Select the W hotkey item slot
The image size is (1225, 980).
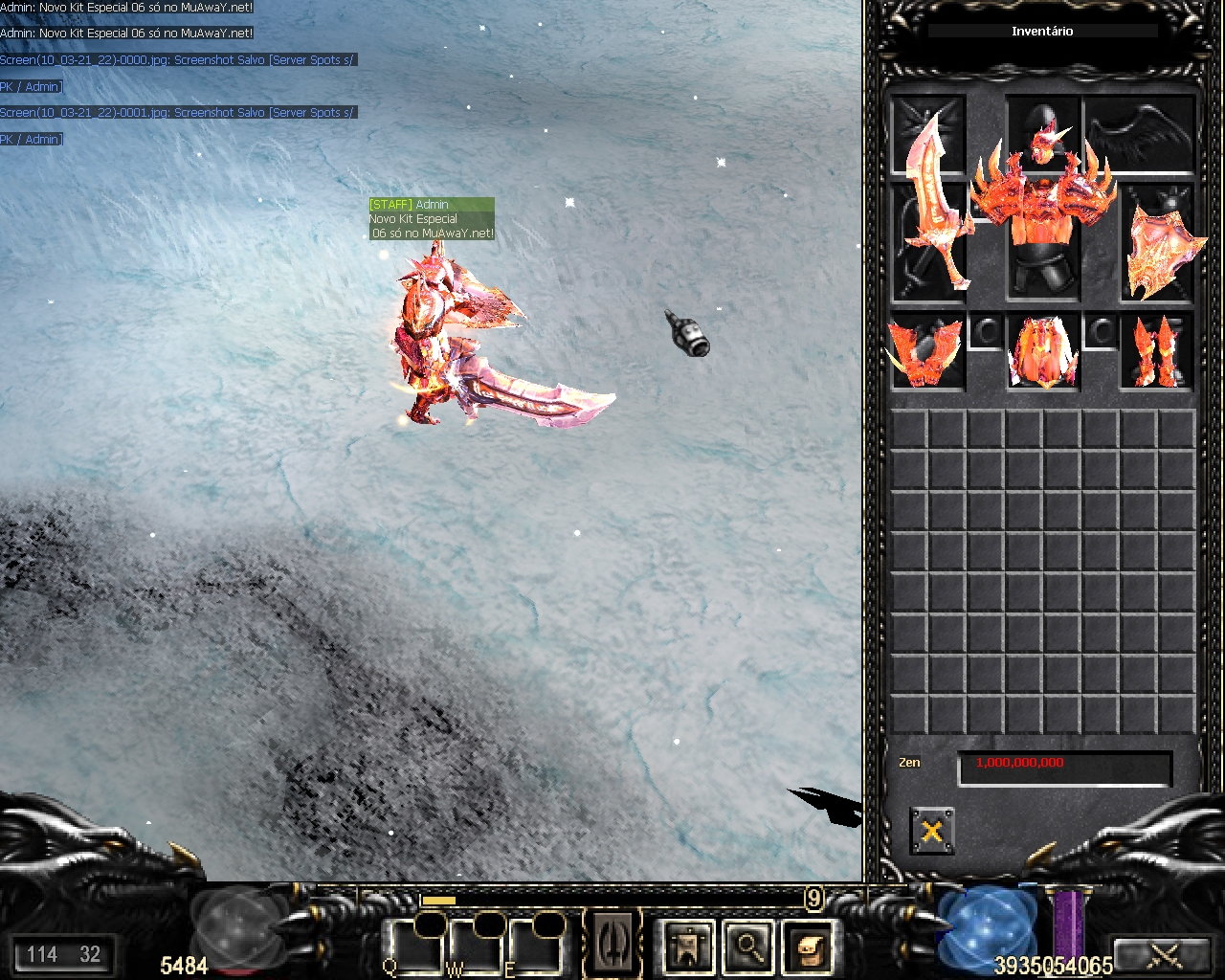tap(475, 947)
